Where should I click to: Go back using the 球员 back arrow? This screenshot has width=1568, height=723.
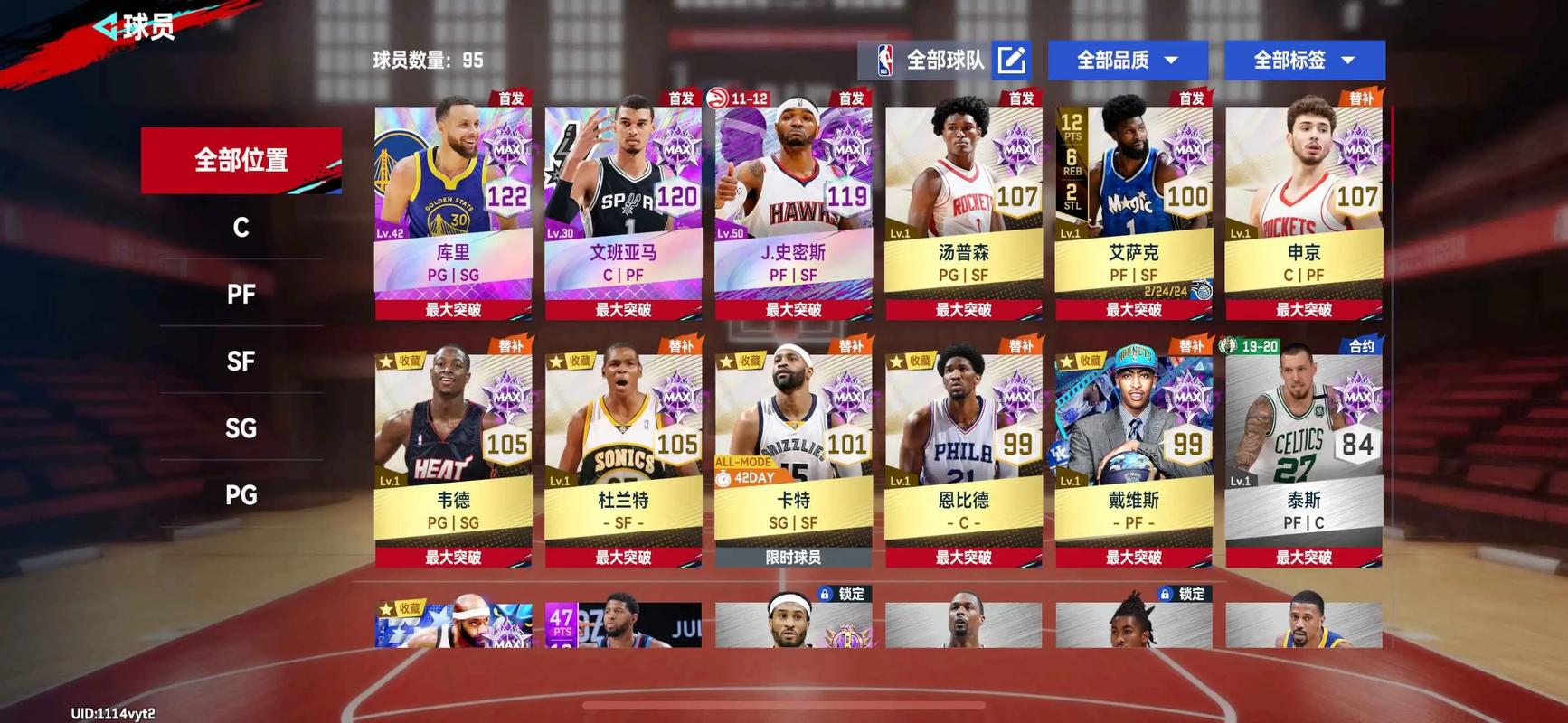pyautogui.click(x=109, y=27)
